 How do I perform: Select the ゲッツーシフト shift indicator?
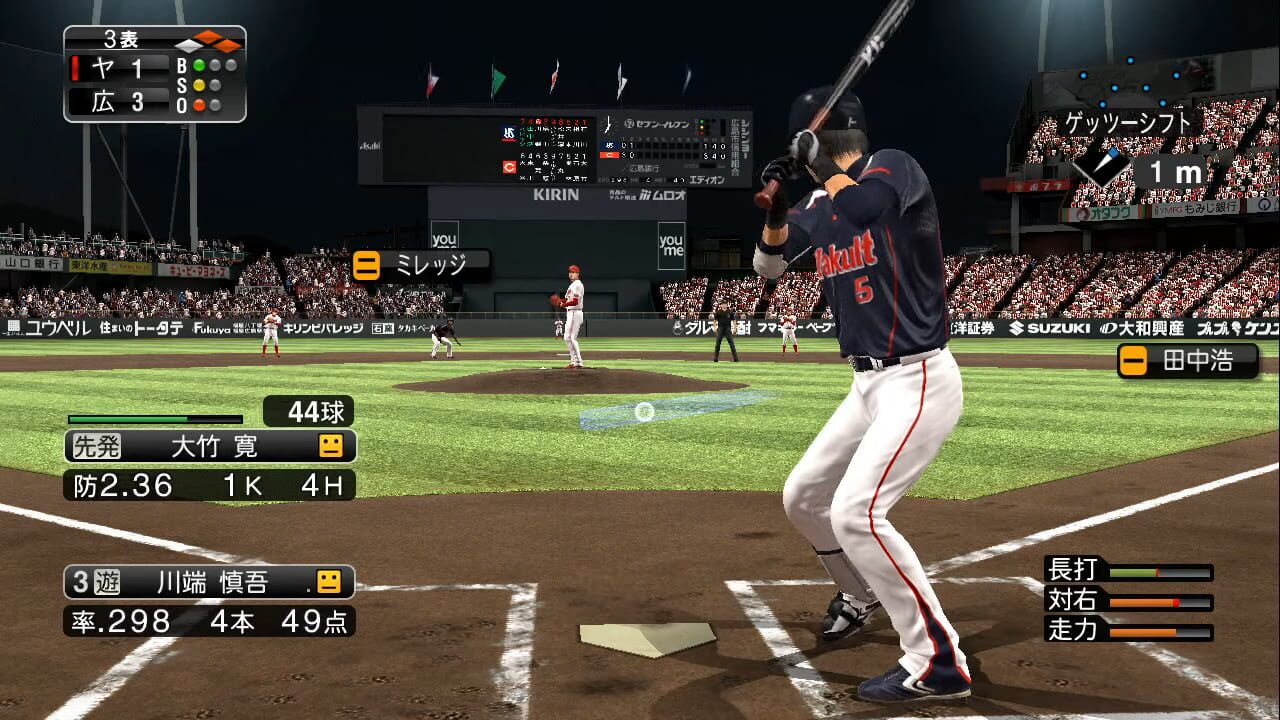point(1129,123)
